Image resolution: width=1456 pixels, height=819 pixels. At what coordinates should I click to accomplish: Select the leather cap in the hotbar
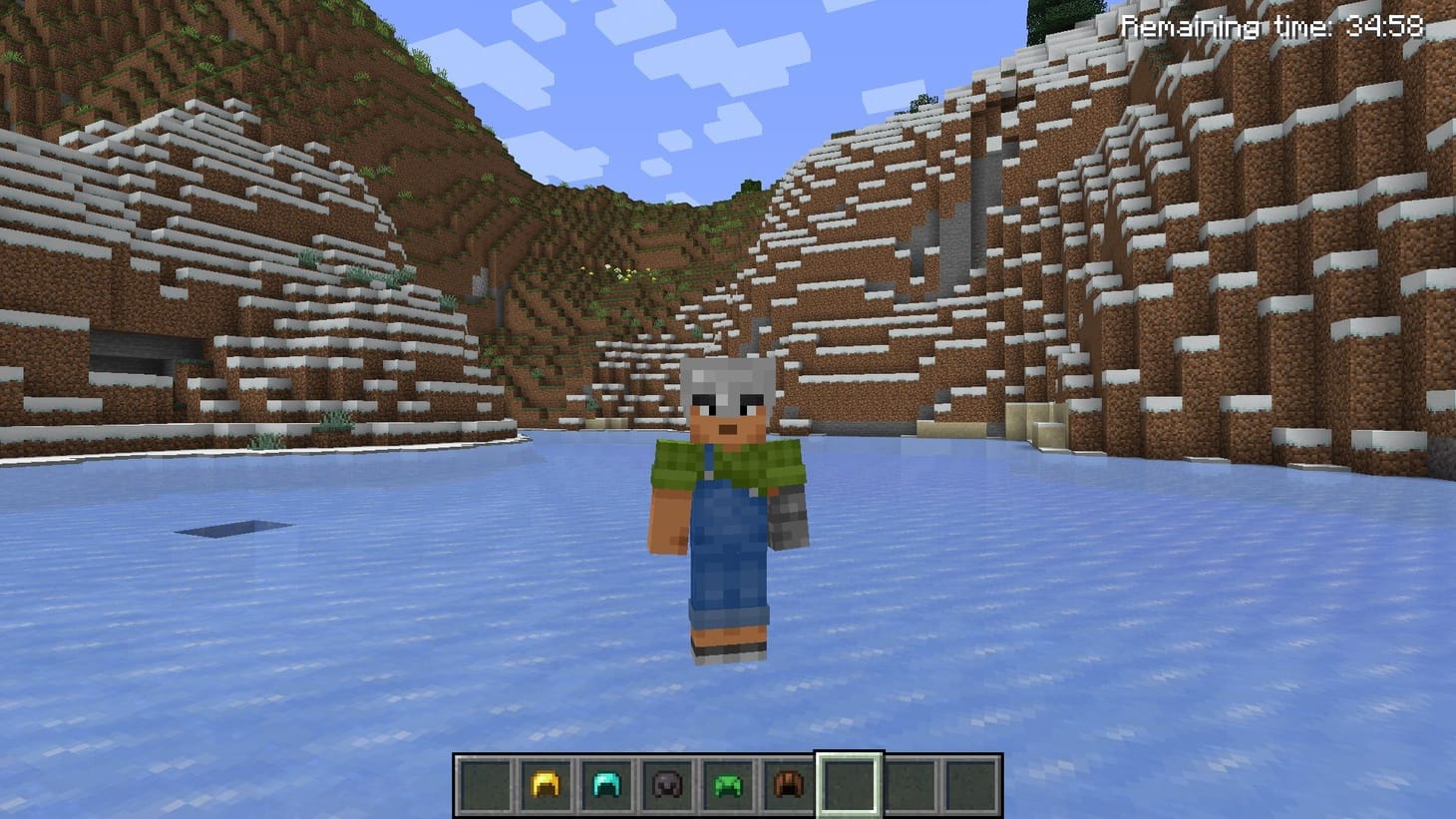tap(788, 784)
